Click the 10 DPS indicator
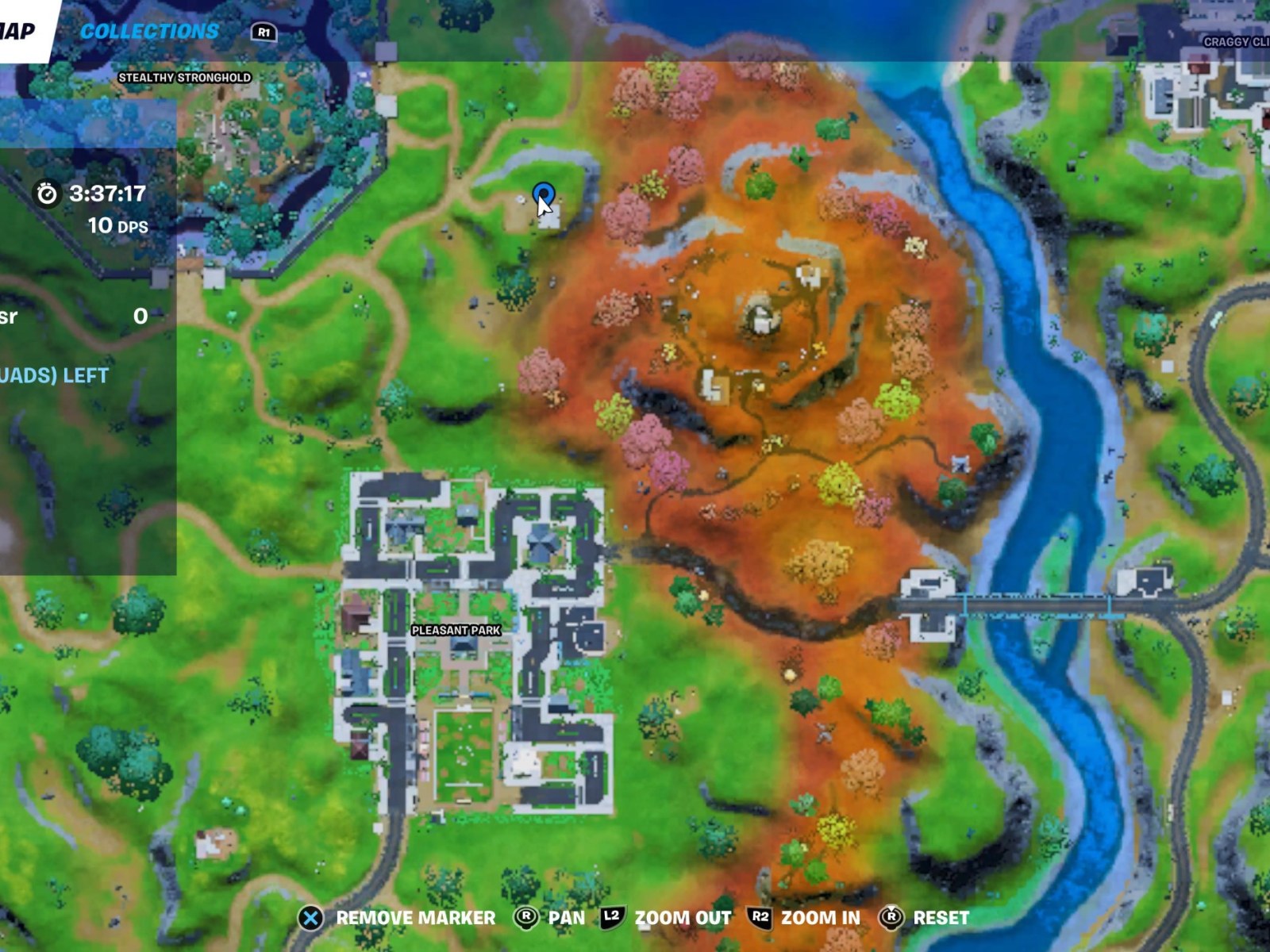This screenshot has width=1270, height=952. 117,226
